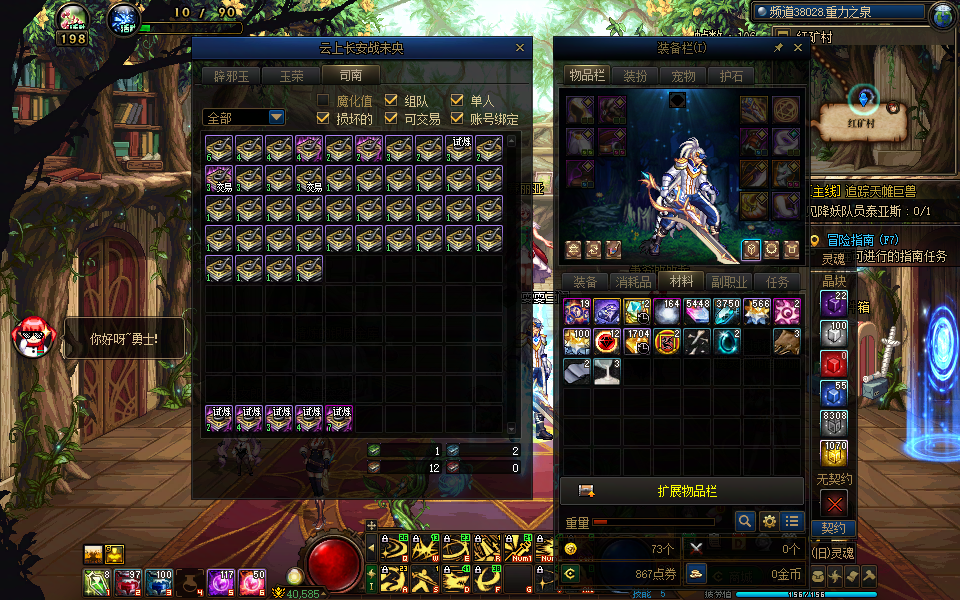Switch to the 辟邪玉 tab
Viewport: 960px width, 600px height.
click(x=231, y=75)
